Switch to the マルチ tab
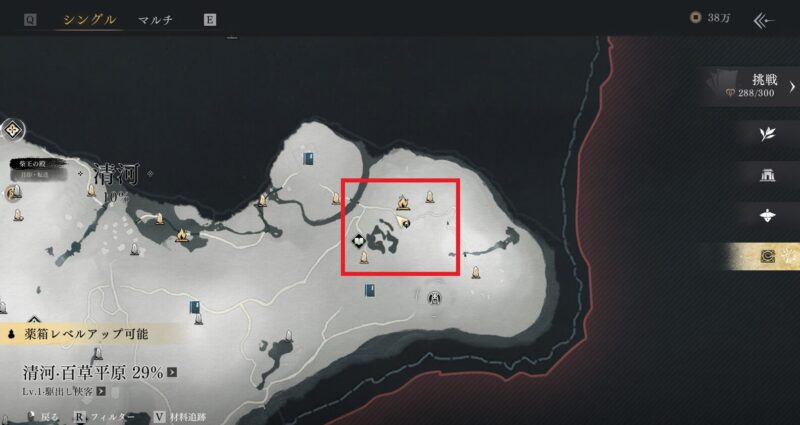The height and width of the screenshot is (425, 800). click(155, 20)
